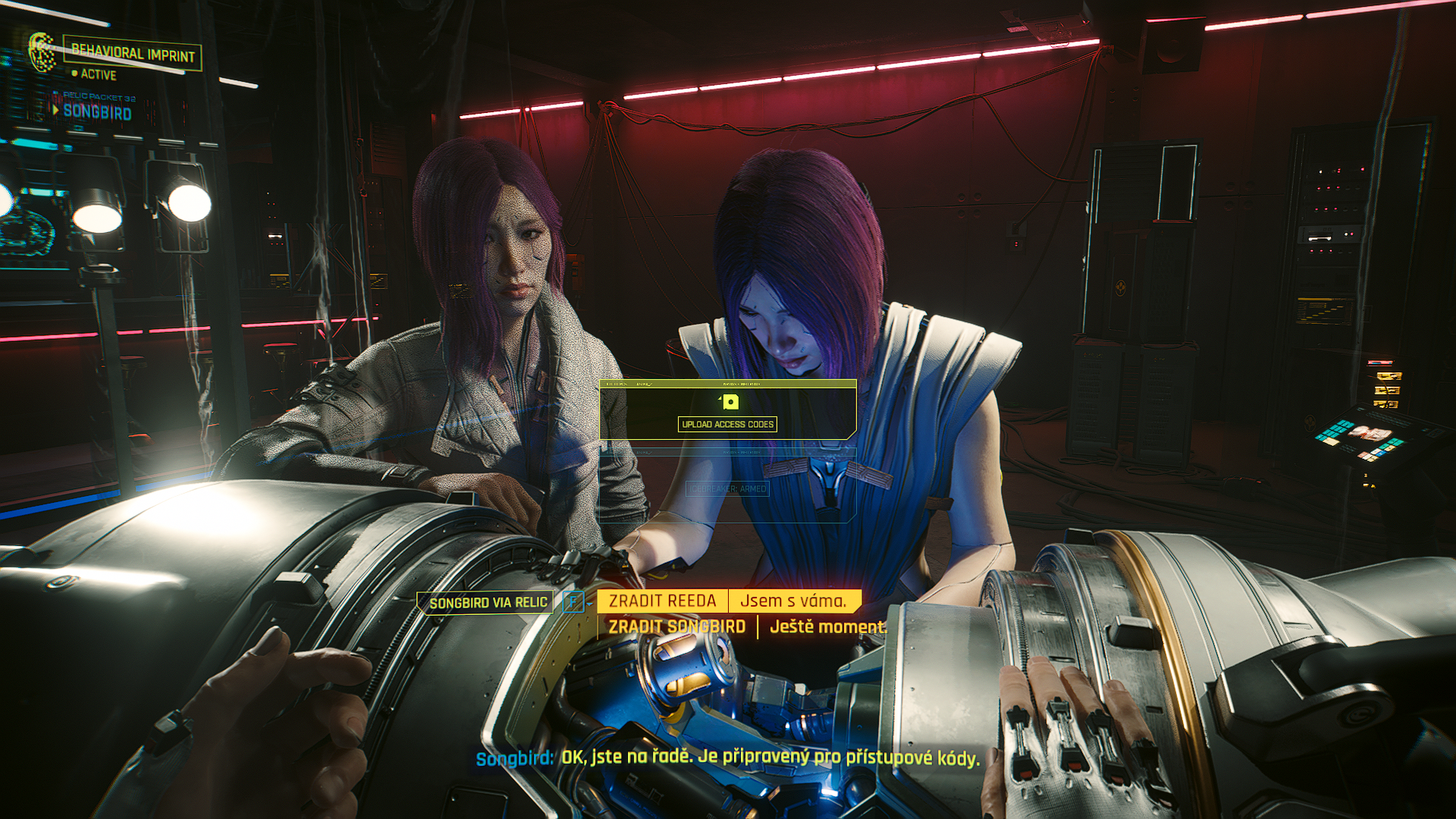Image resolution: width=1456 pixels, height=819 pixels.
Task: Choose the ZRADIT REEDA dialogue option
Action: pyautogui.click(x=662, y=601)
